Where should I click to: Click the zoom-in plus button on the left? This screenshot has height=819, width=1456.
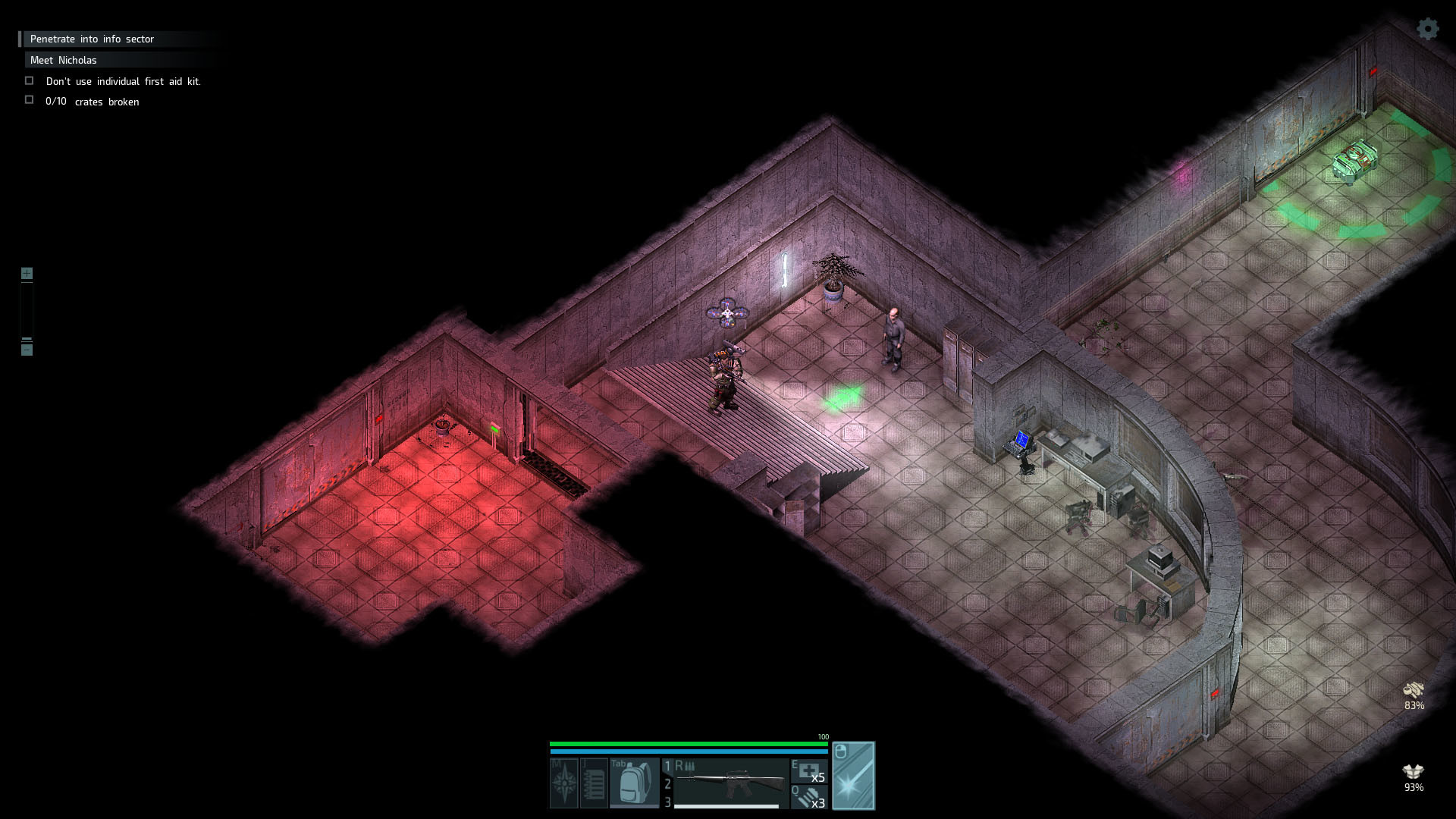[27, 273]
